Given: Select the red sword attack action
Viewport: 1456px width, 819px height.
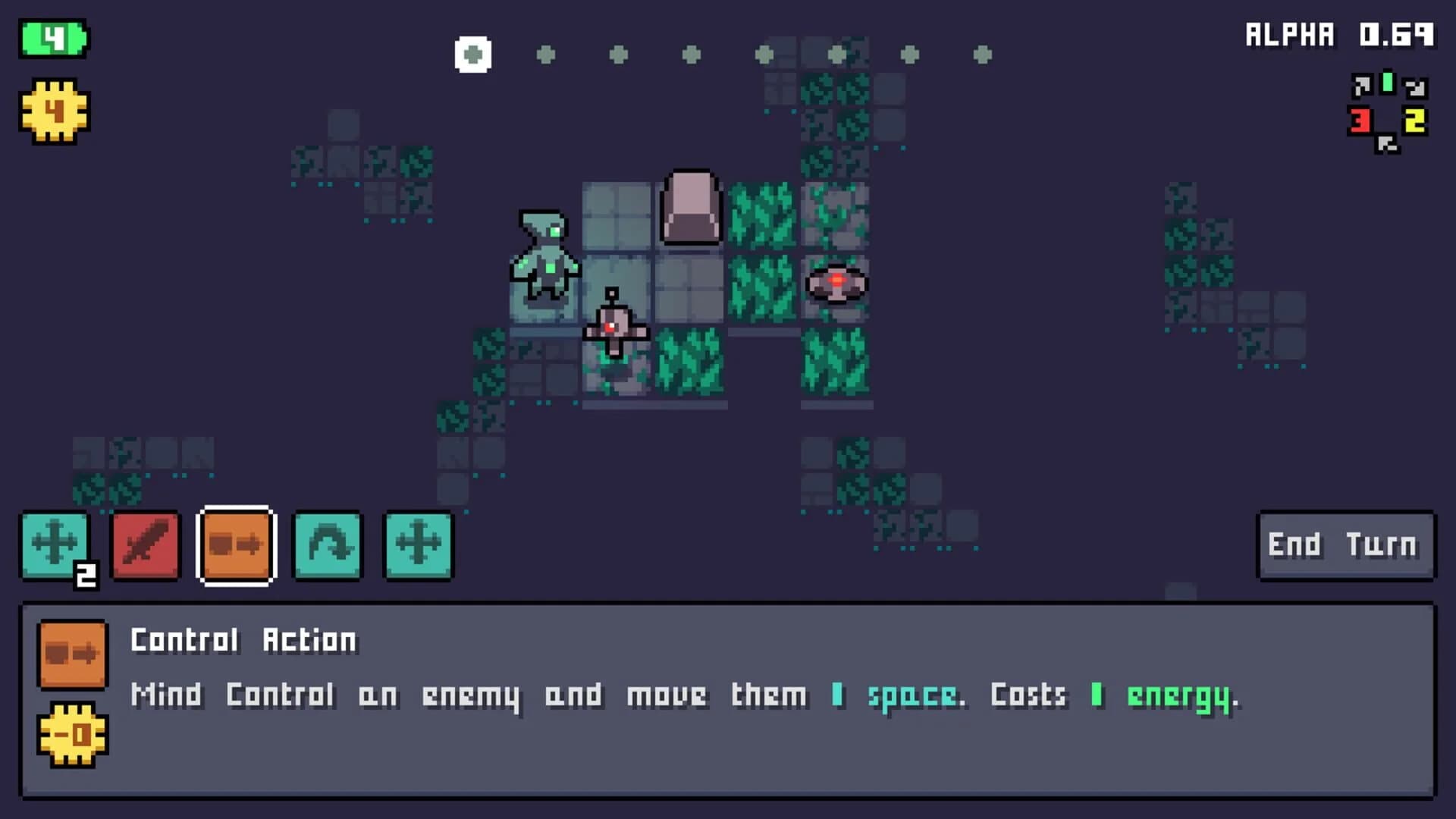Looking at the screenshot, I should coord(146,544).
